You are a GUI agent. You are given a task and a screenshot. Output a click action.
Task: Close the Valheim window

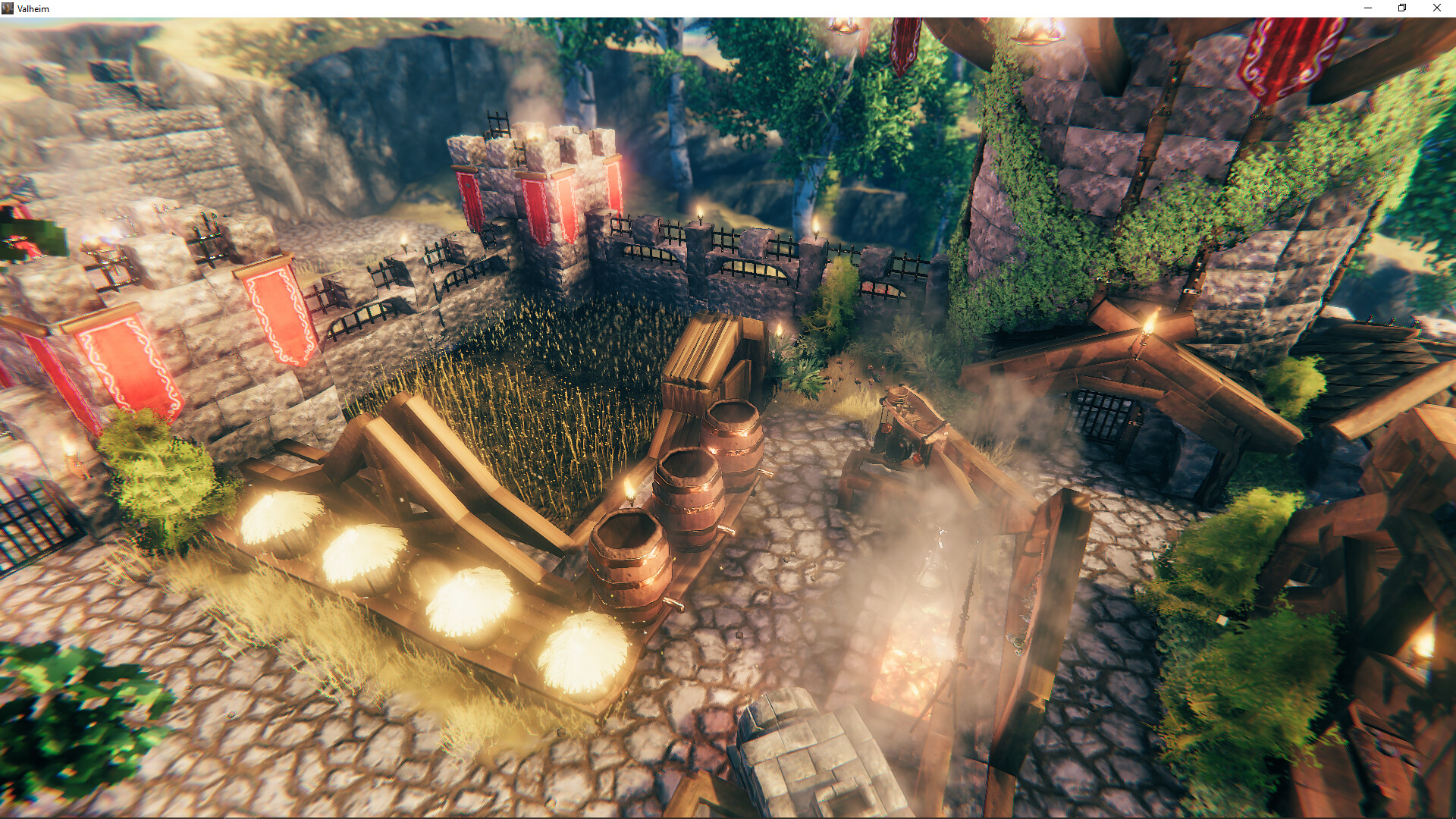[1436, 8]
